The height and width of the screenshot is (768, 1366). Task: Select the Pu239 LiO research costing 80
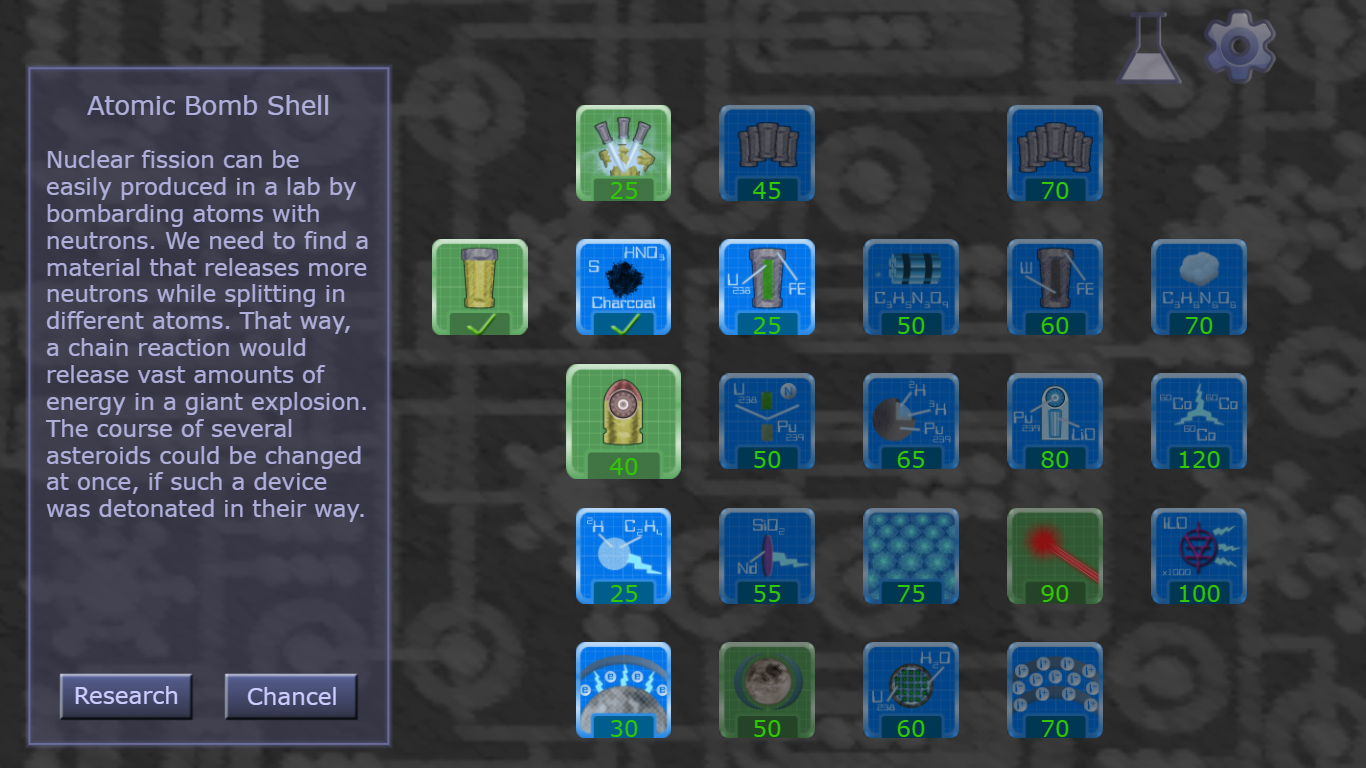click(1054, 422)
